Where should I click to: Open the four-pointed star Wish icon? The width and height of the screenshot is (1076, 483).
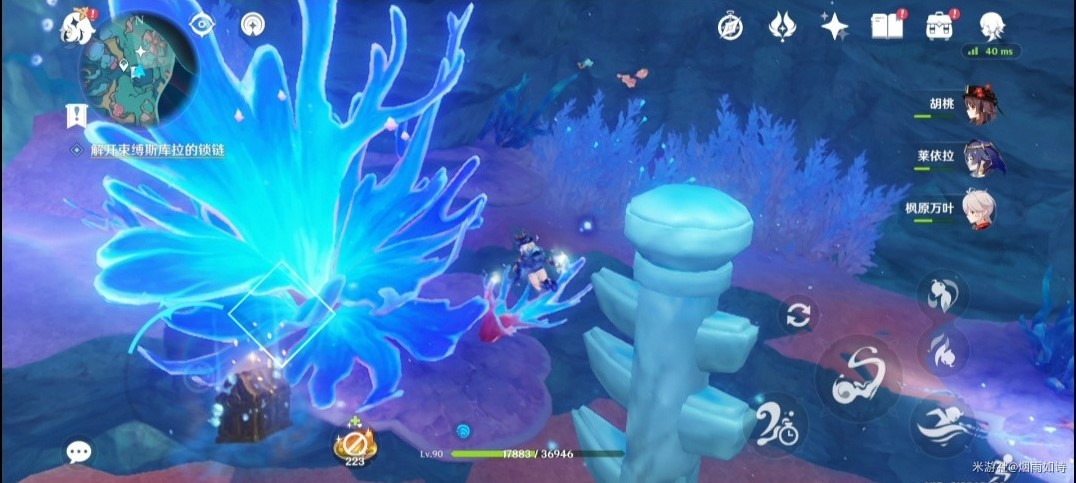click(x=834, y=27)
